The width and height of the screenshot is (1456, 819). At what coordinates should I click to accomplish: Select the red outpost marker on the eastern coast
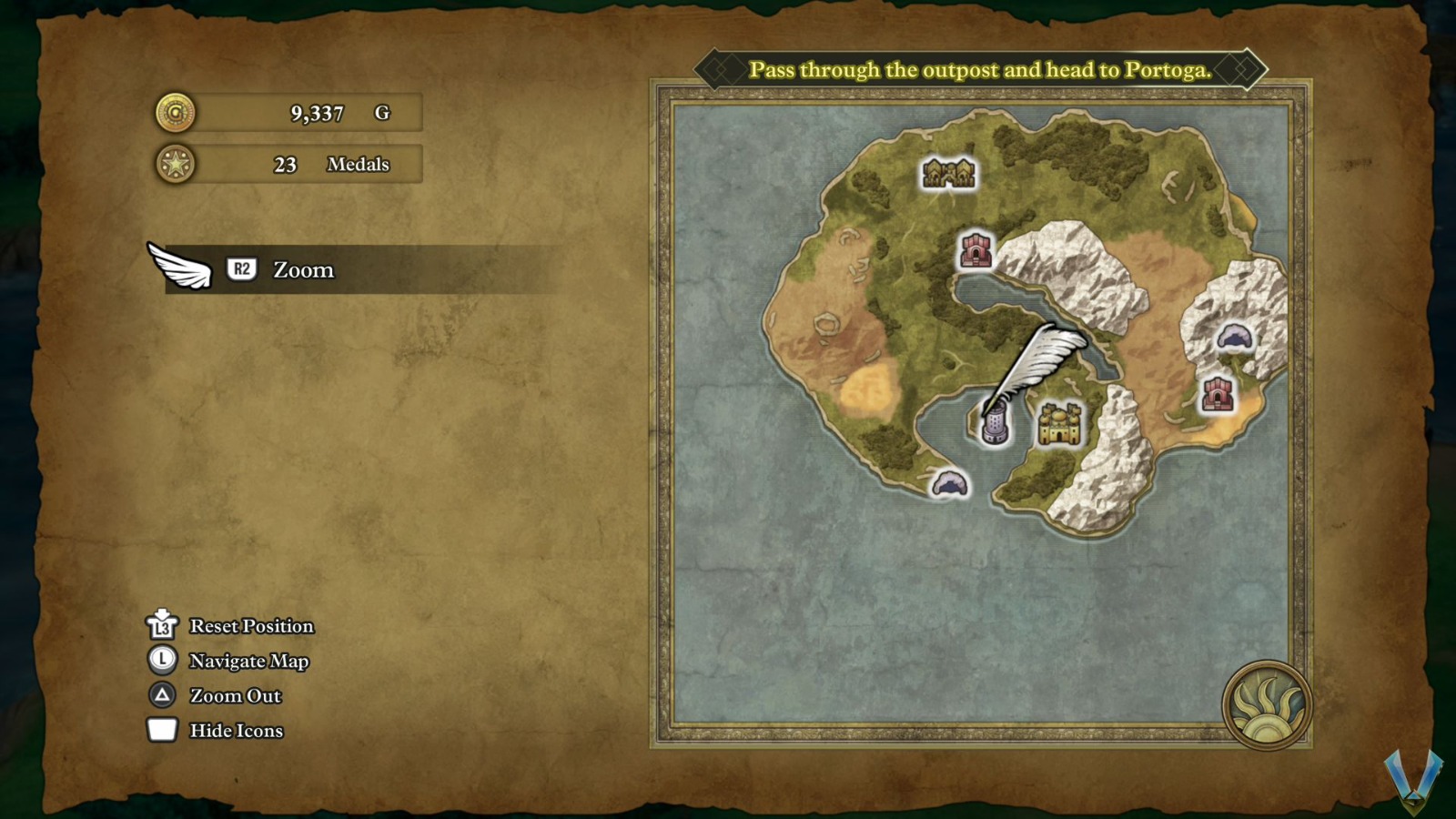(x=1218, y=394)
